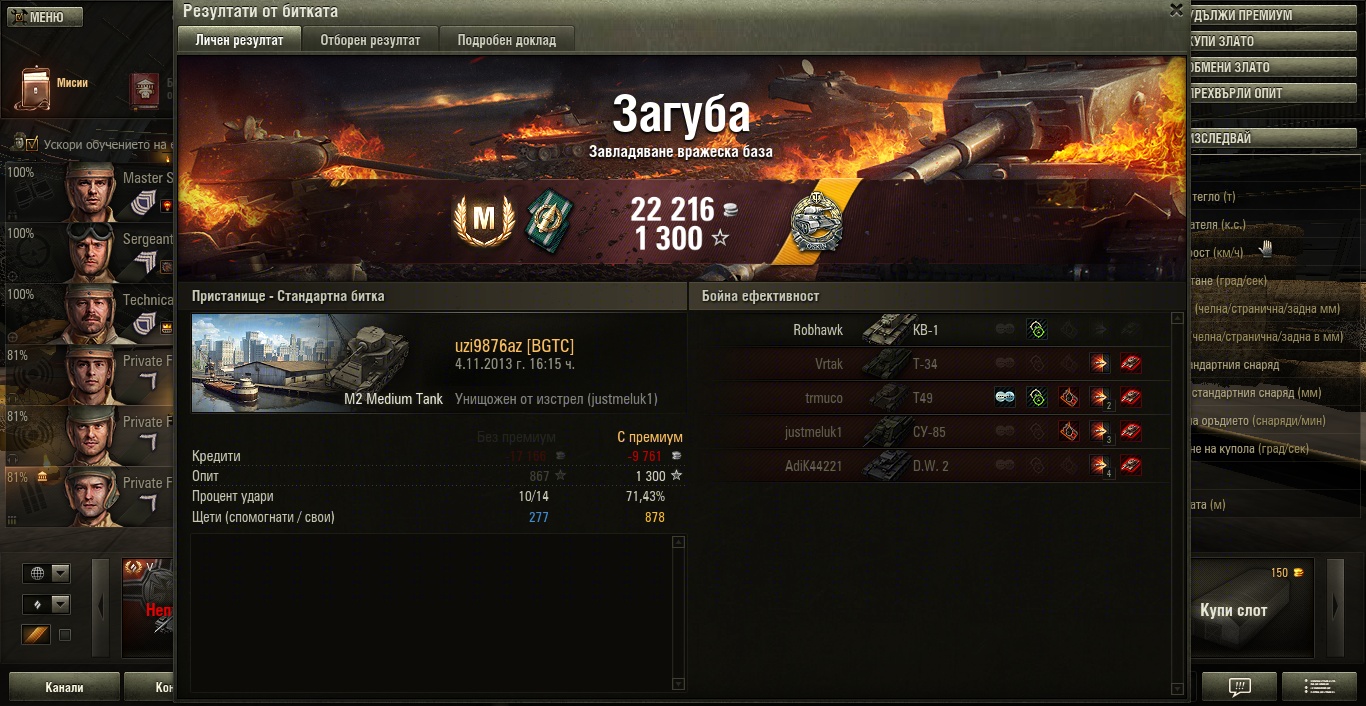
Task: Open the МЕНЮ button
Action: click(x=42, y=17)
